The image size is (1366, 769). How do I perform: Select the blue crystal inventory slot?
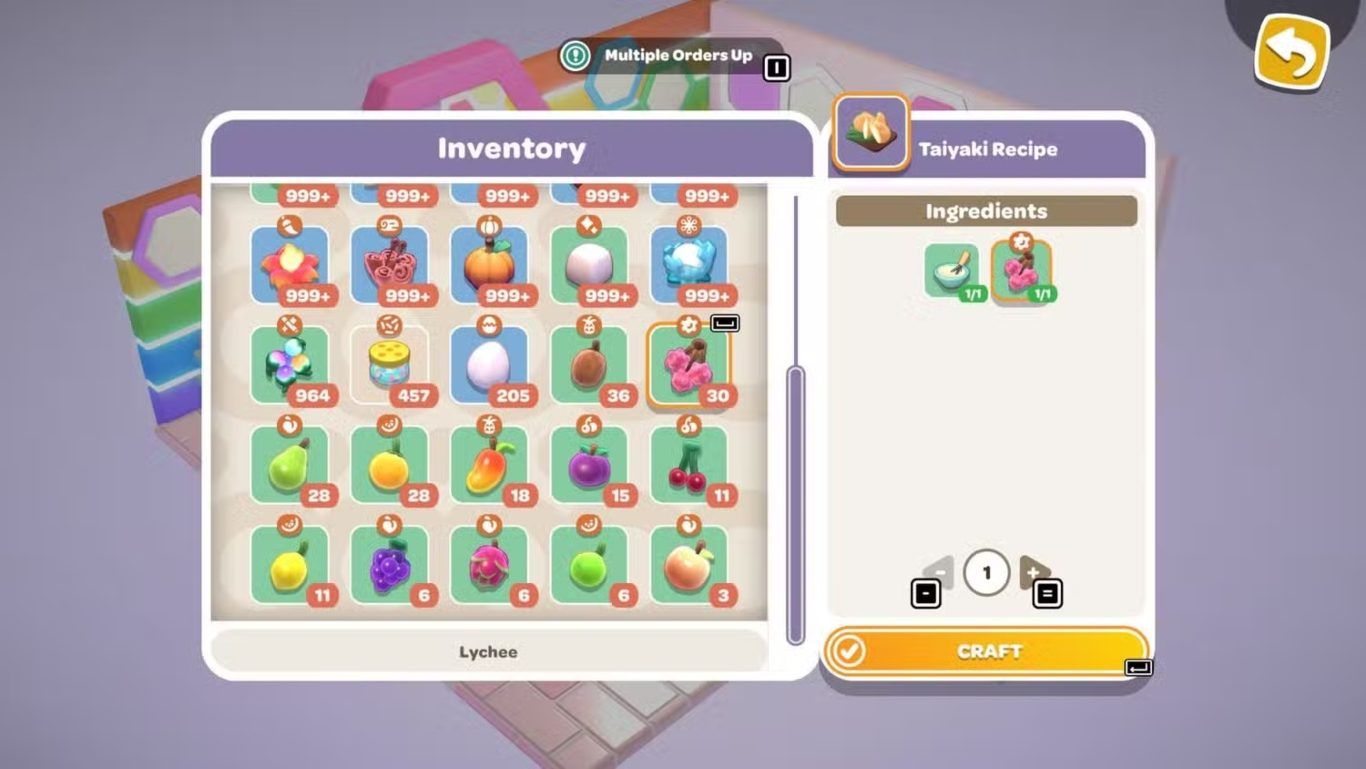coord(689,265)
